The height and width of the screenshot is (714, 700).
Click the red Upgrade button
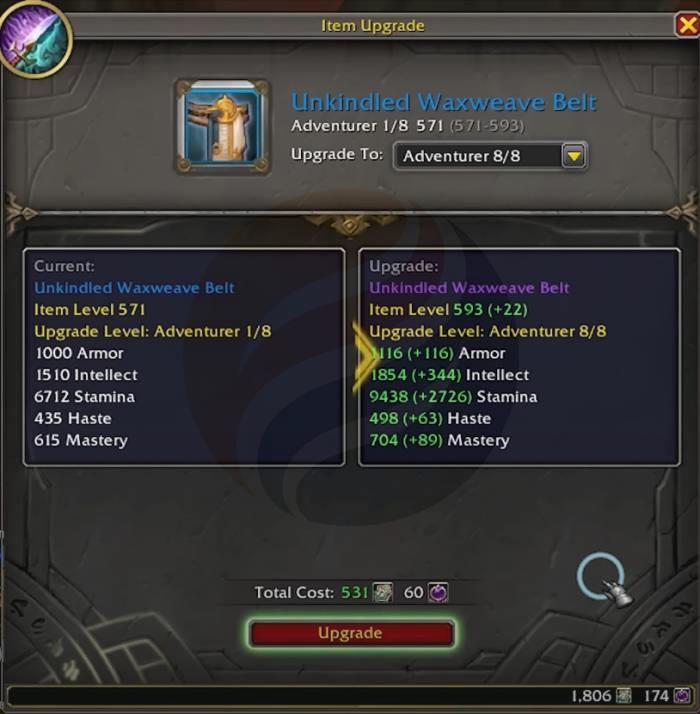(x=350, y=633)
